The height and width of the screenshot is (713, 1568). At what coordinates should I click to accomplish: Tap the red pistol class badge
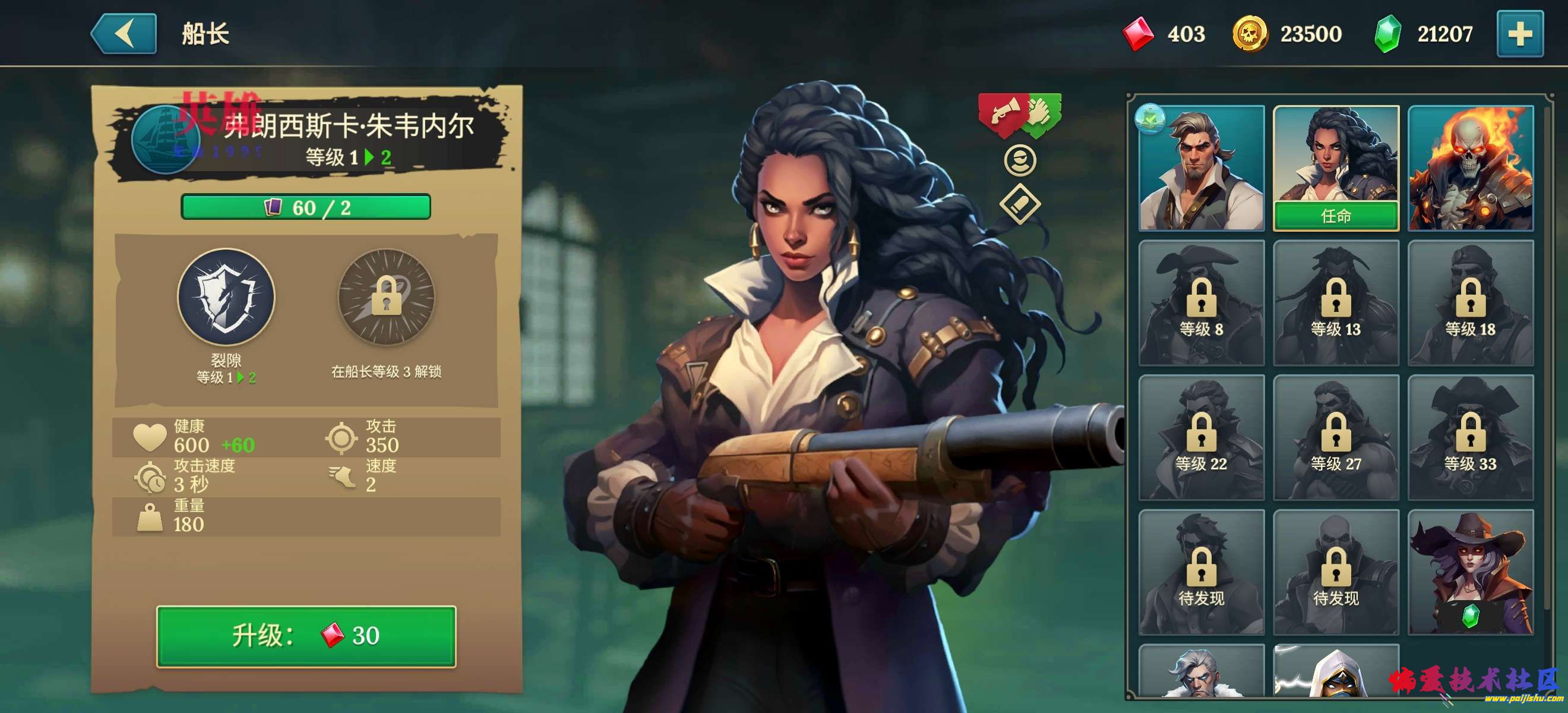click(1001, 113)
